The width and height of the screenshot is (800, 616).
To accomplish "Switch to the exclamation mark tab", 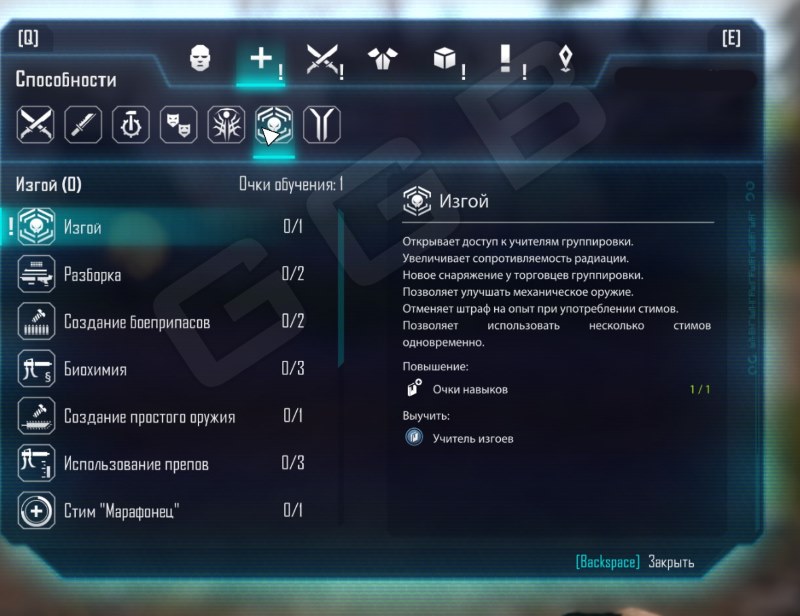I will [x=506, y=60].
